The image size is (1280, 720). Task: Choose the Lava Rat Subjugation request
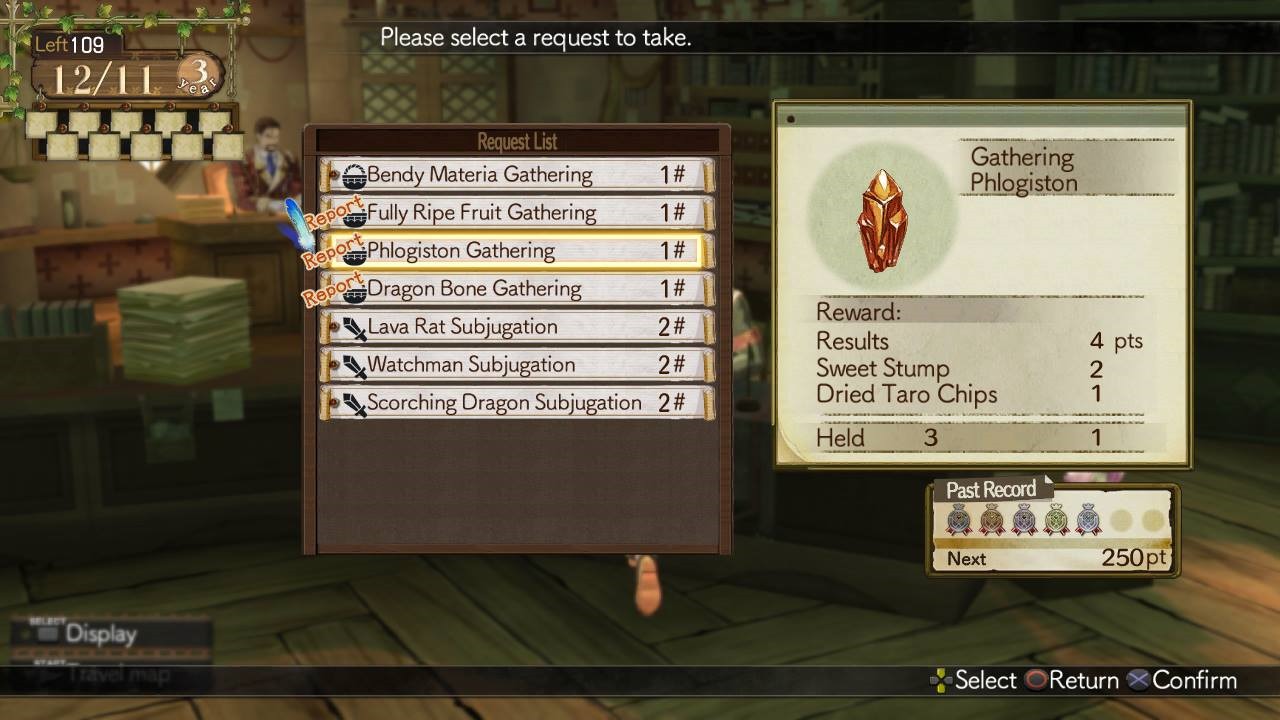[x=516, y=327]
